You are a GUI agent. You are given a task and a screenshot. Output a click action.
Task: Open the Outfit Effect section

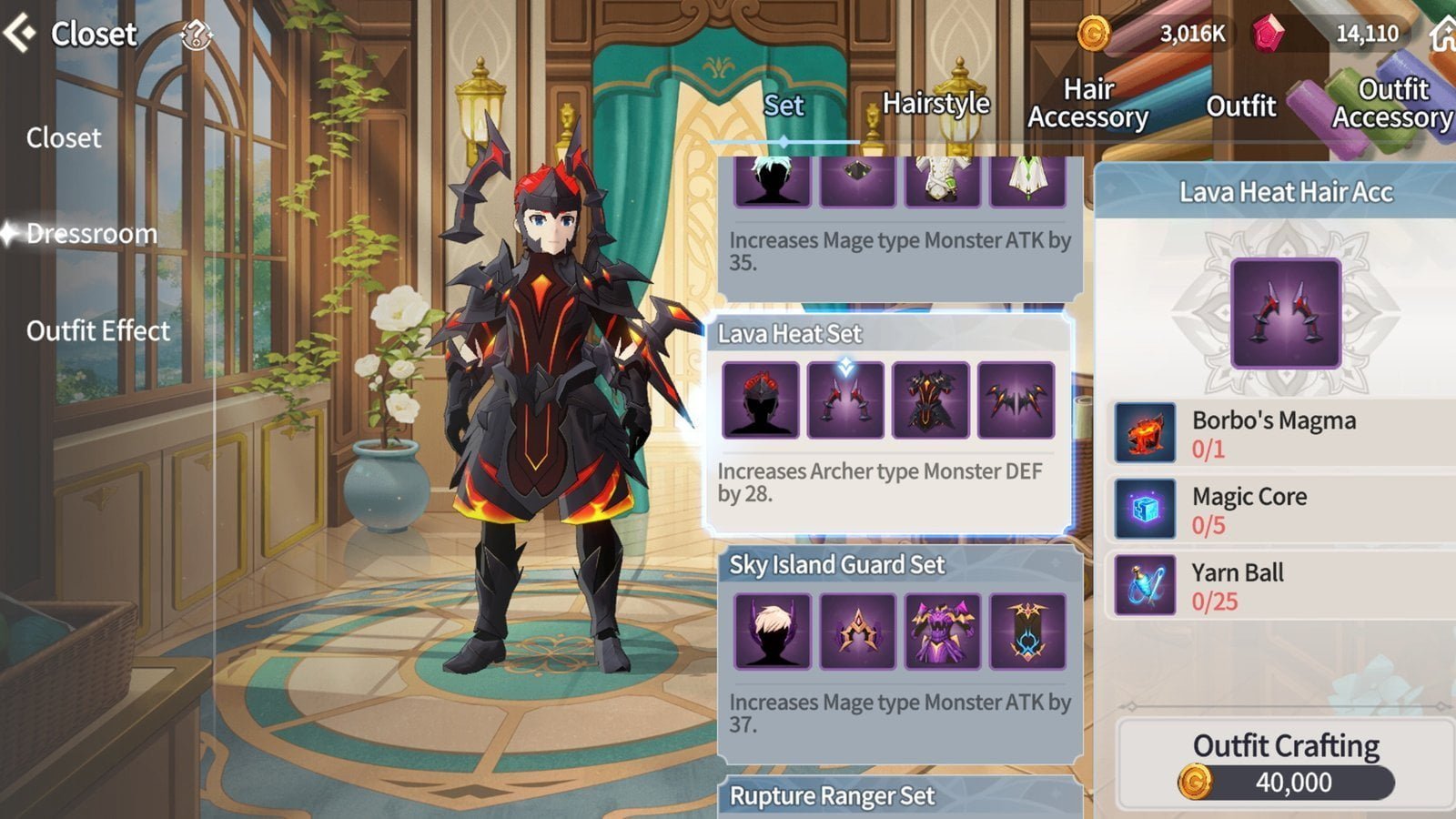coord(99,330)
